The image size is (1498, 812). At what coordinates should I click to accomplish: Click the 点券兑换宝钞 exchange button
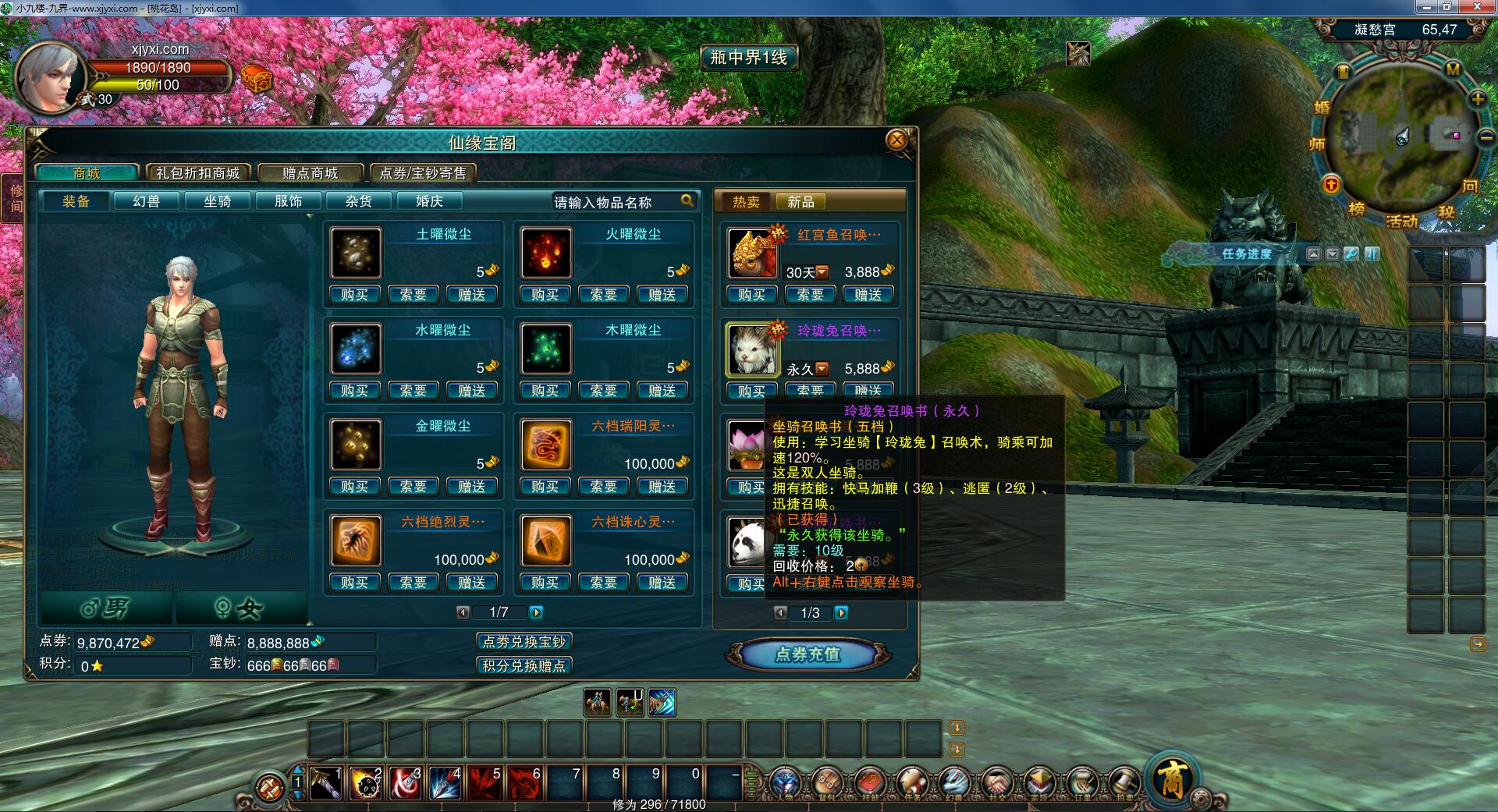click(524, 642)
